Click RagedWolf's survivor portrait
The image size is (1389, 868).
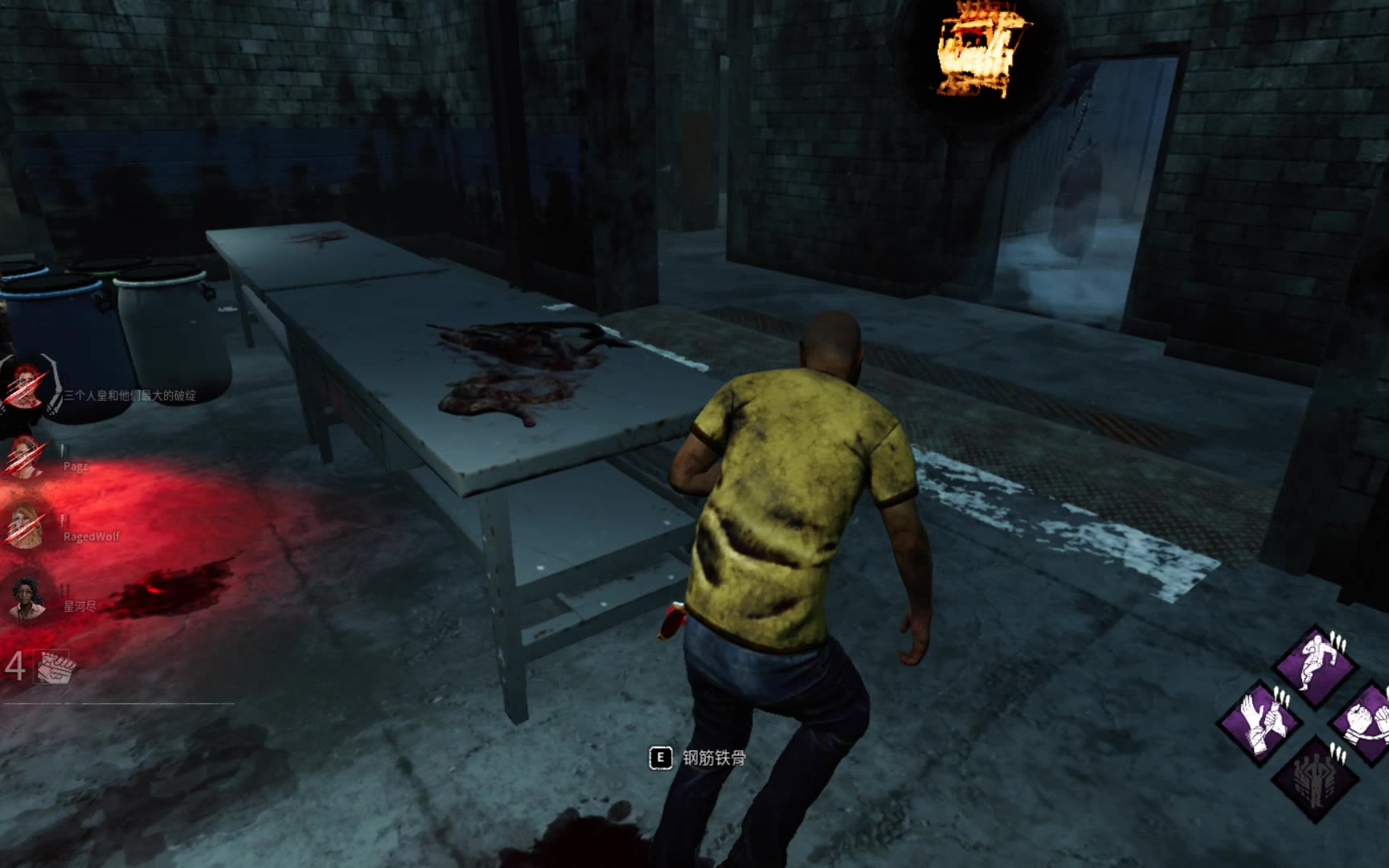(26, 526)
